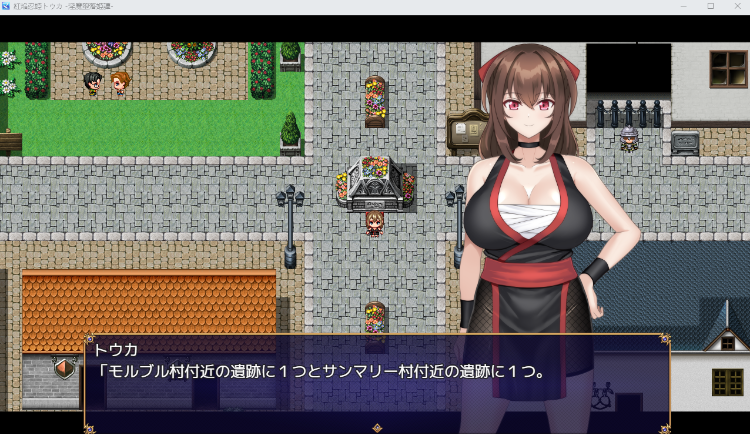
Task: Maximize the game window
Action: [x=710, y=6]
